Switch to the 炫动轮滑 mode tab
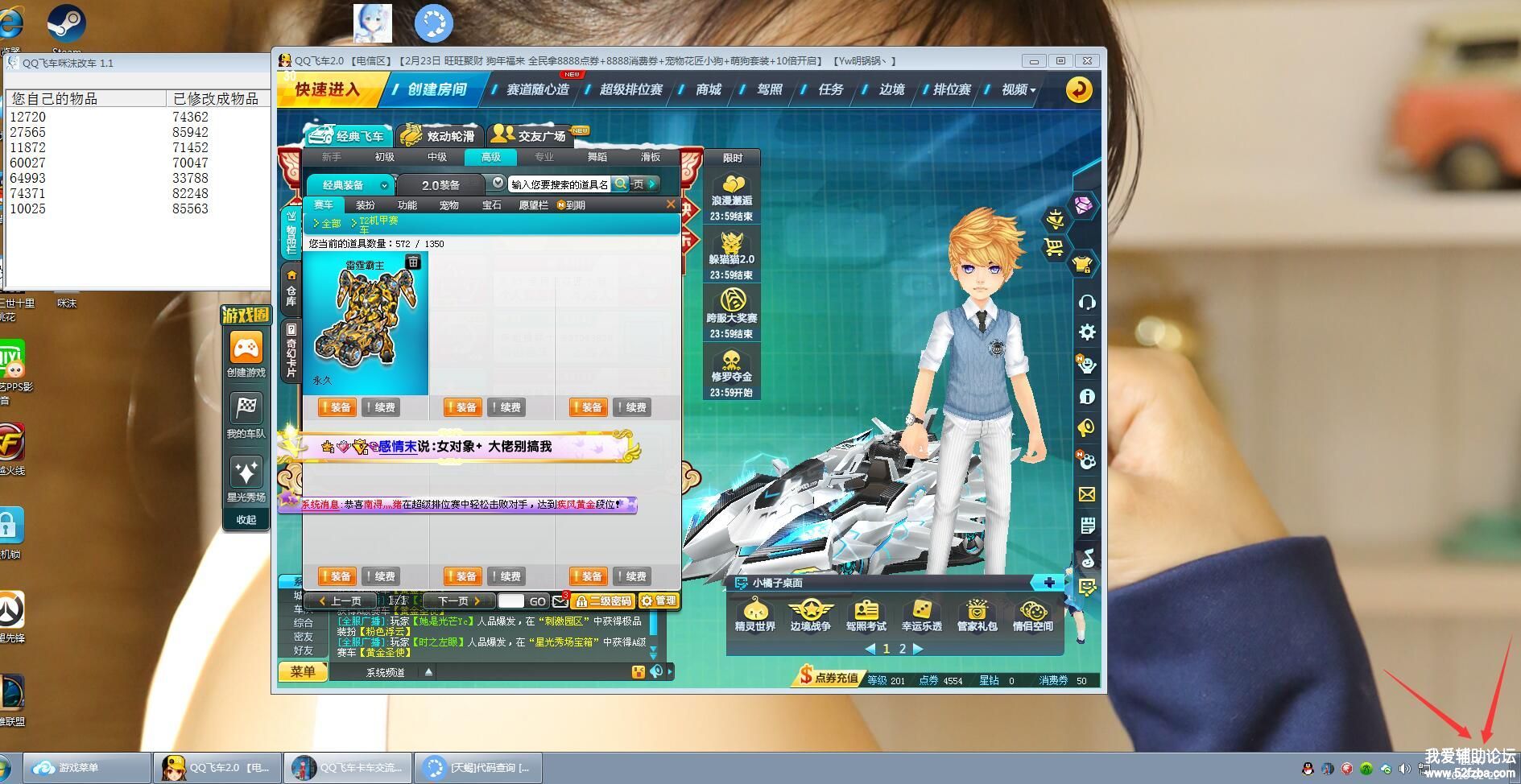The image size is (1521, 784). coord(440,136)
